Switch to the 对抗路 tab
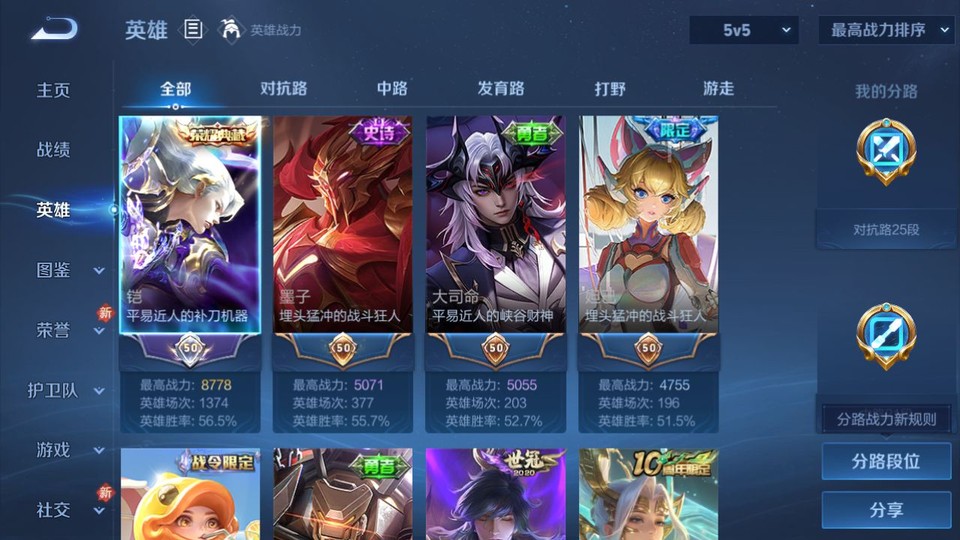Screen dimensions: 960x540 coord(283,89)
